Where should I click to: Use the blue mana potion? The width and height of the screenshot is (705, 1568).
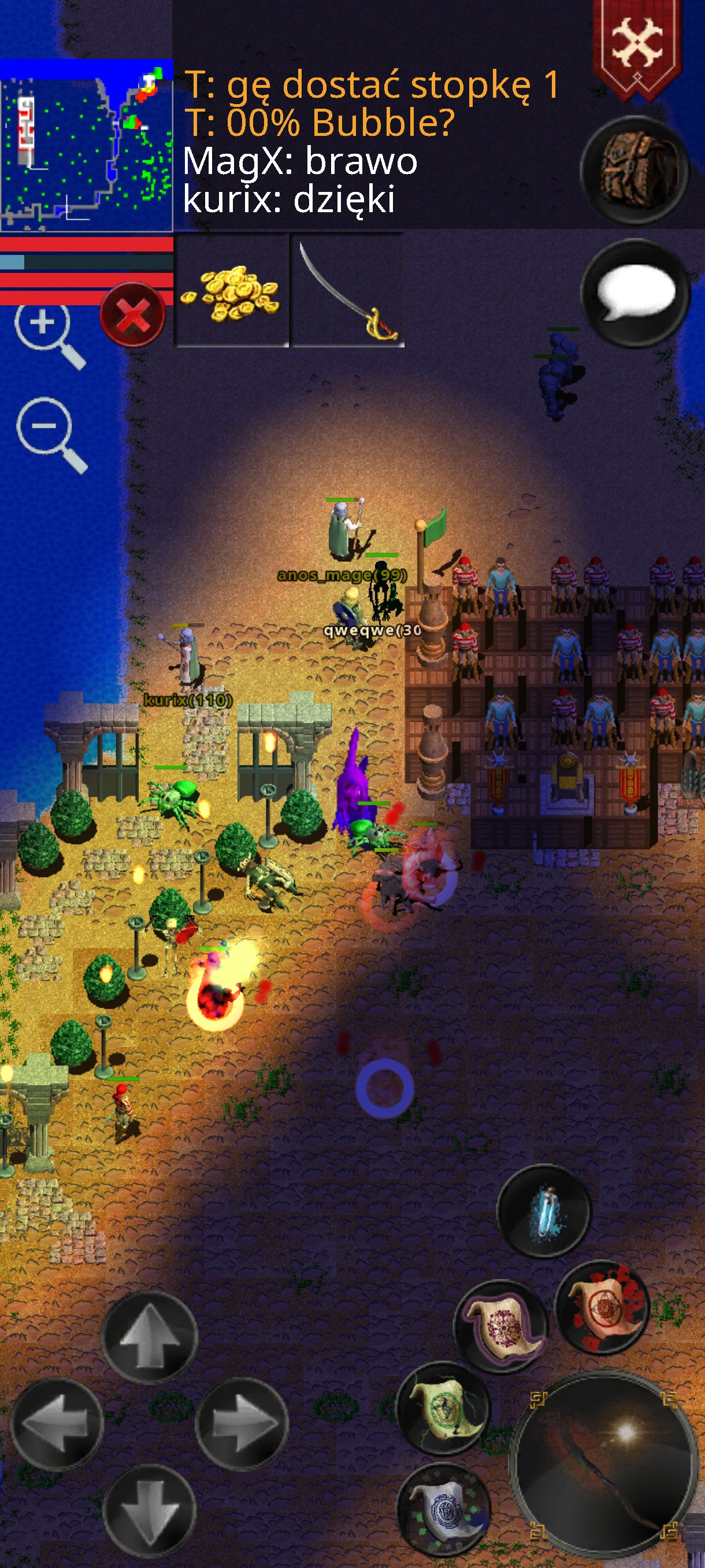tap(543, 1211)
